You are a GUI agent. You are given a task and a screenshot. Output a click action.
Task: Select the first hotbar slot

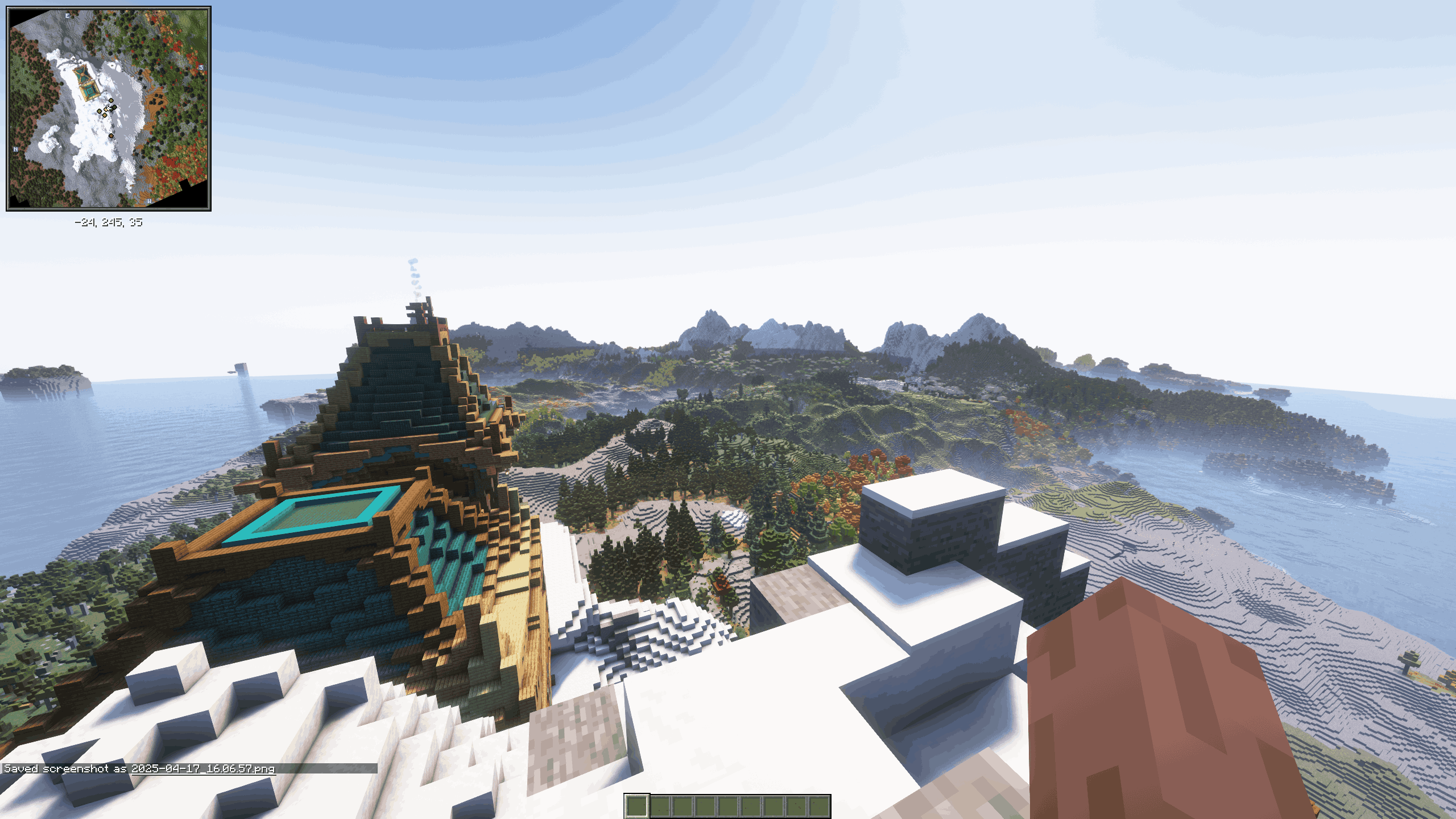[636, 806]
